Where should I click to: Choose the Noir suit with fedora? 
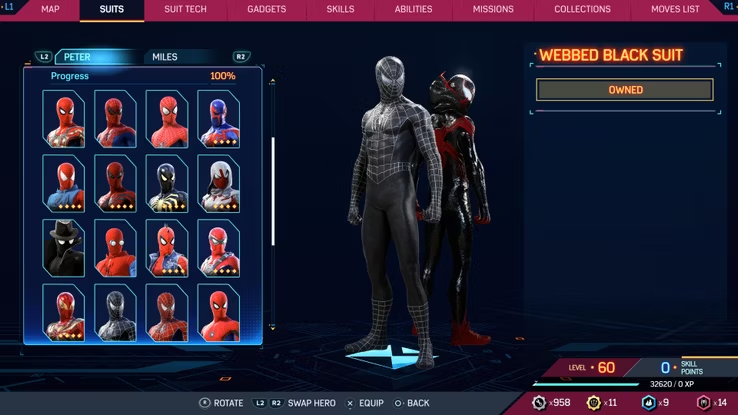tap(64, 248)
